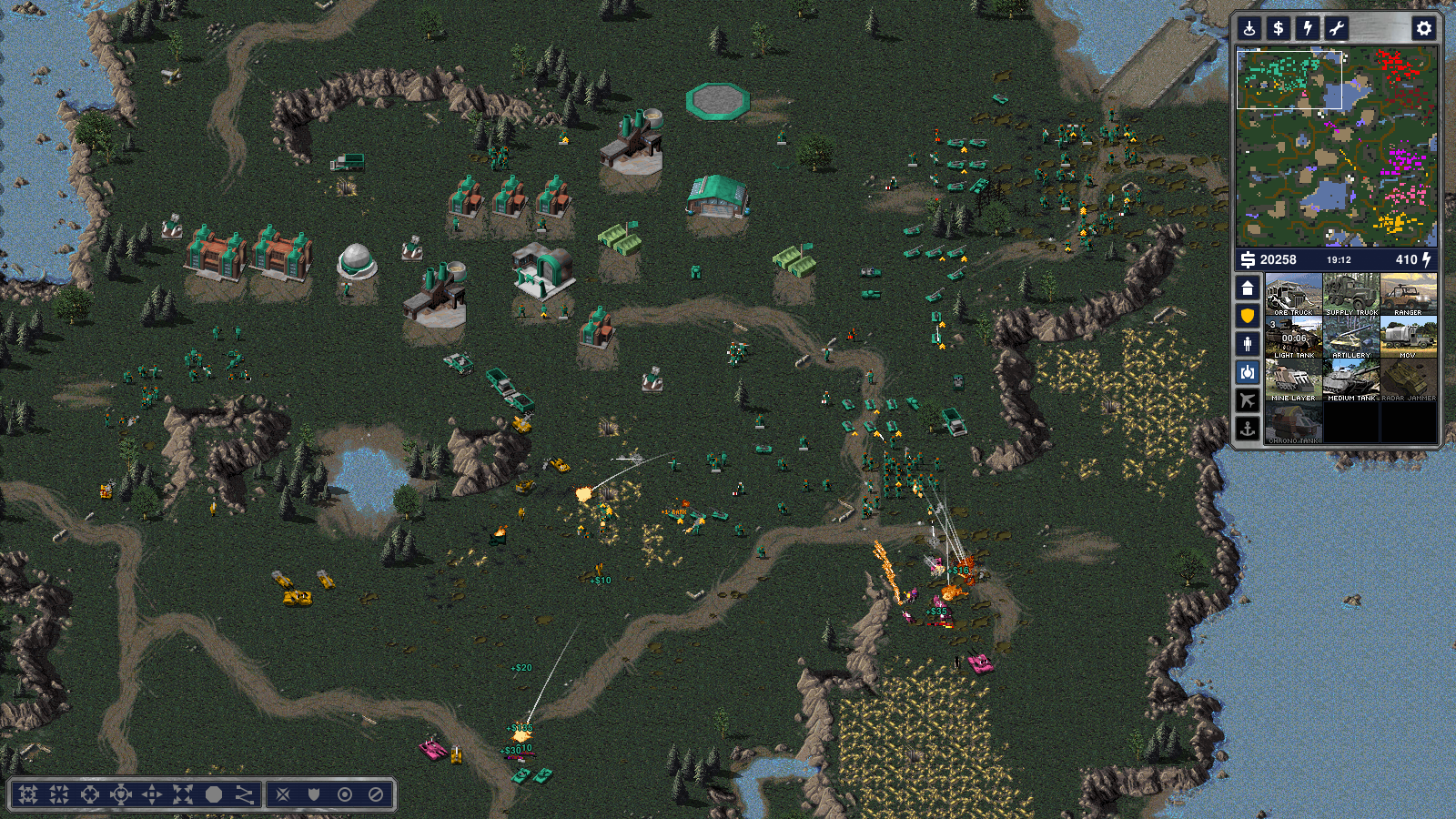Open the options menu gear icon

[1423, 28]
